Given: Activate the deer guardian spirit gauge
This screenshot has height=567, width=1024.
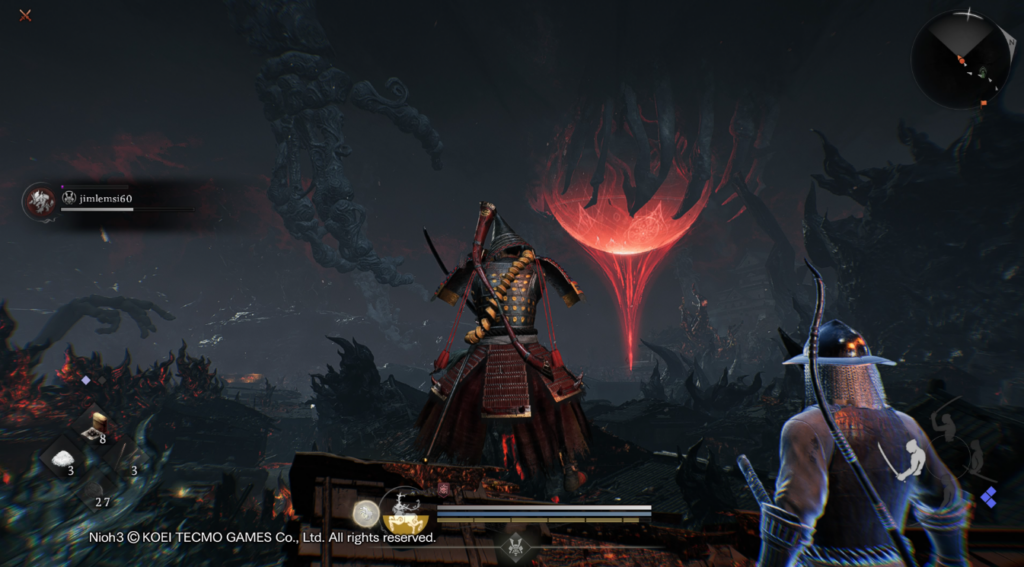Looking at the screenshot, I should pyautogui.click(x=405, y=508).
